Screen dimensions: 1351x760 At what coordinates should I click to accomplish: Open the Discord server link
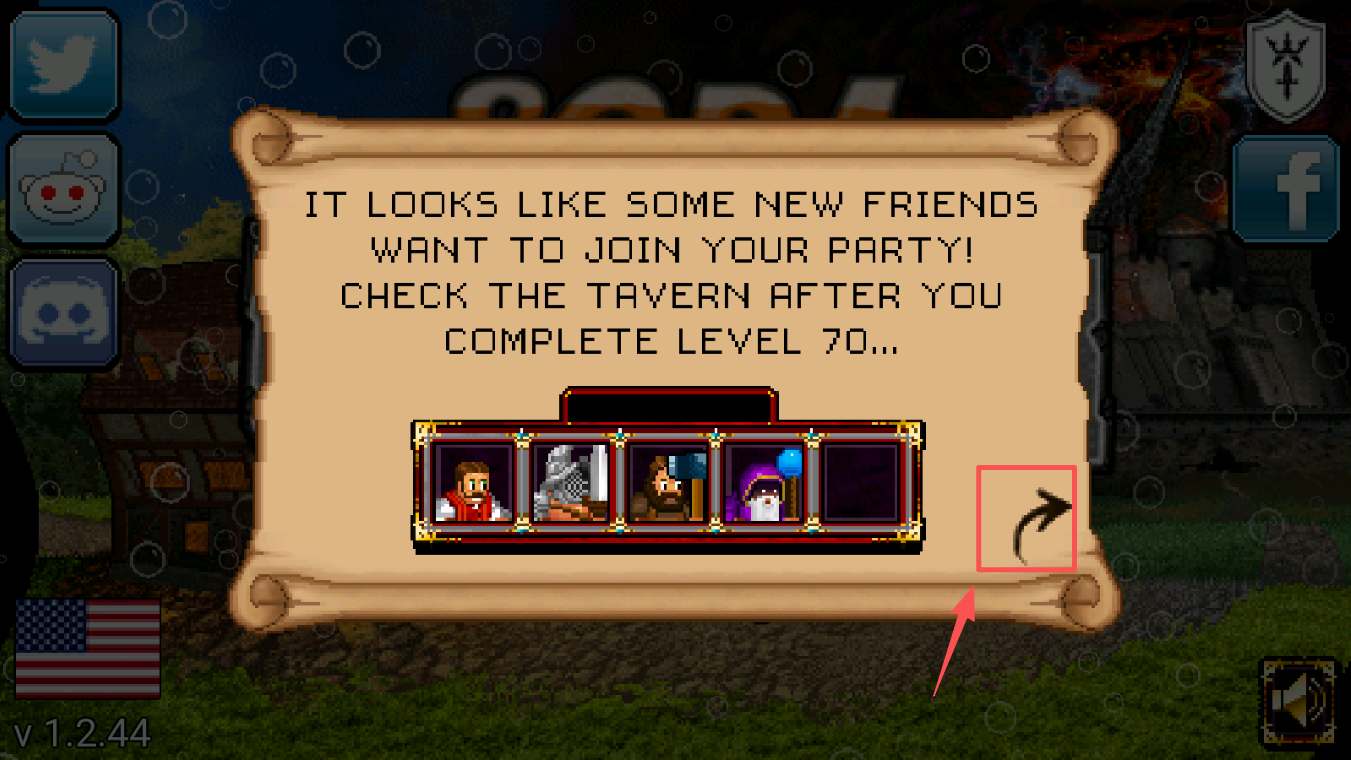[65, 312]
